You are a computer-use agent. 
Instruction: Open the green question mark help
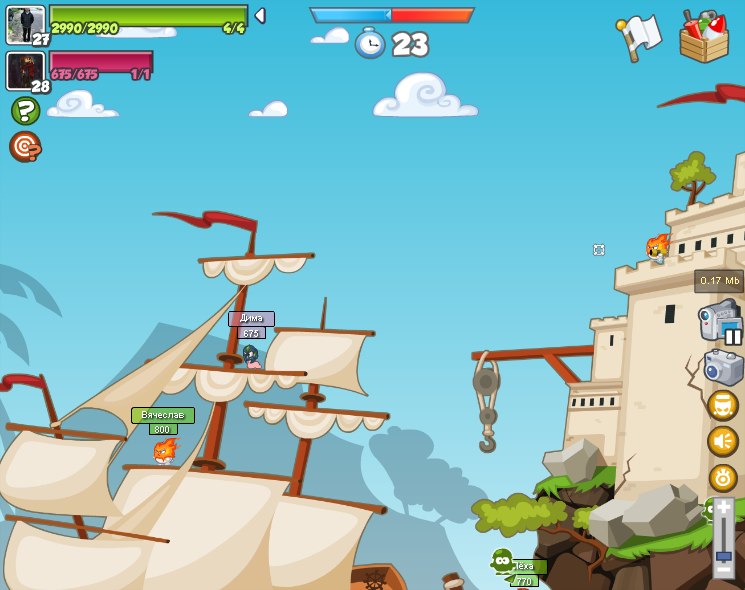click(x=25, y=110)
